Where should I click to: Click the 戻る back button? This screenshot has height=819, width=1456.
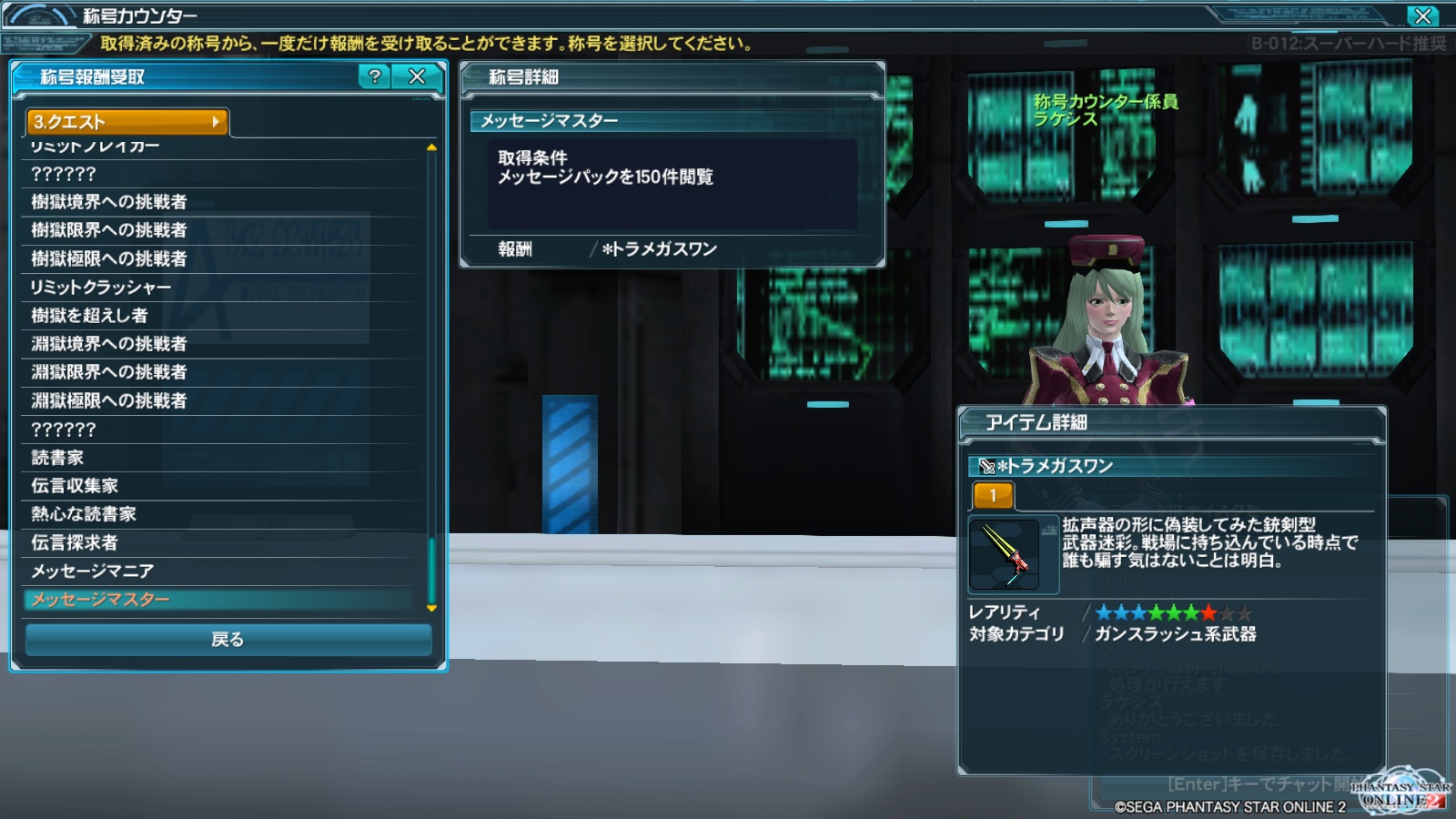click(227, 640)
